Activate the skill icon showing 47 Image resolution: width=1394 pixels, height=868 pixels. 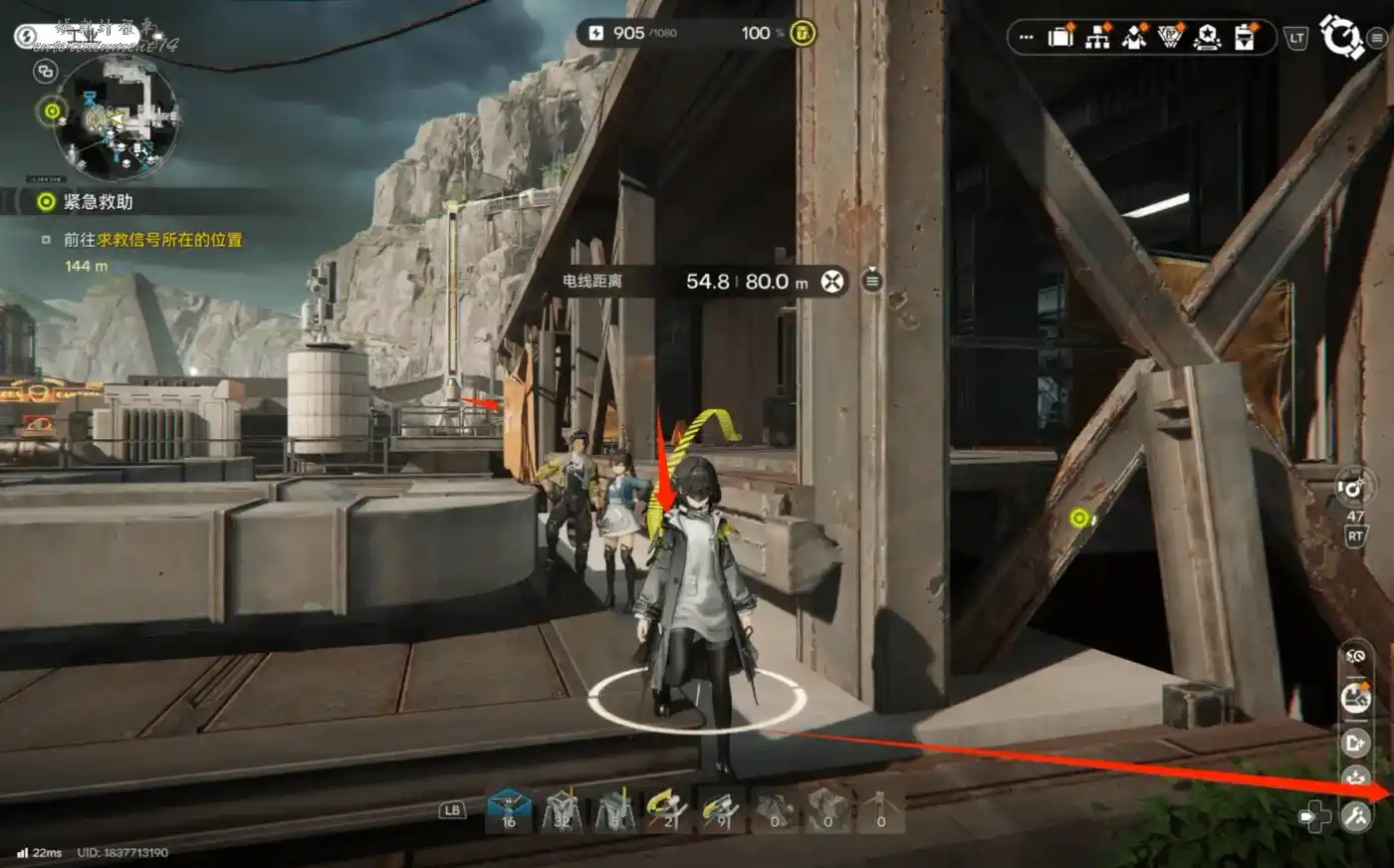pos(1354,488)
